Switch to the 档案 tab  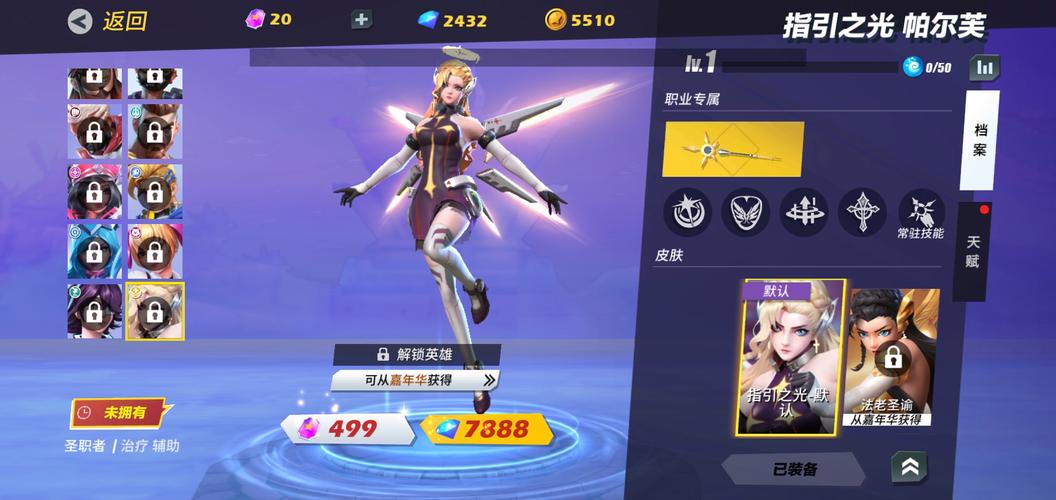979,140
